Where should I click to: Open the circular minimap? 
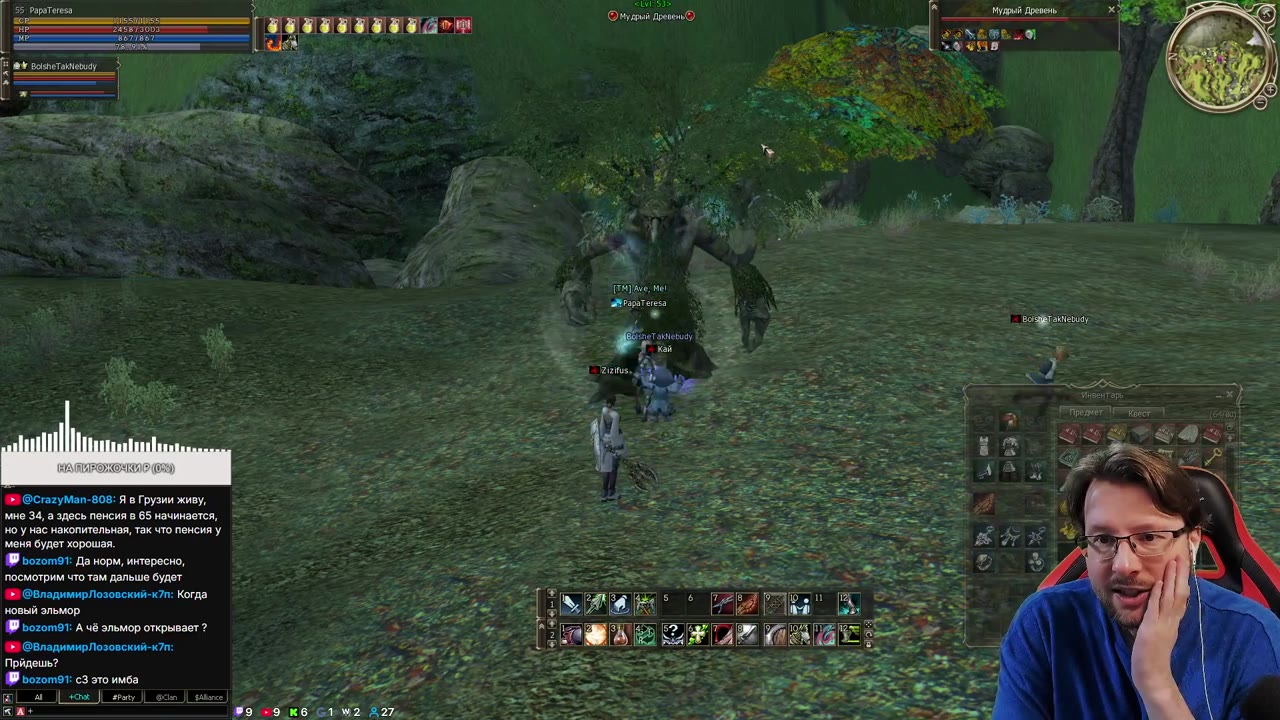pyautogui.click(x=1220, y=62)
